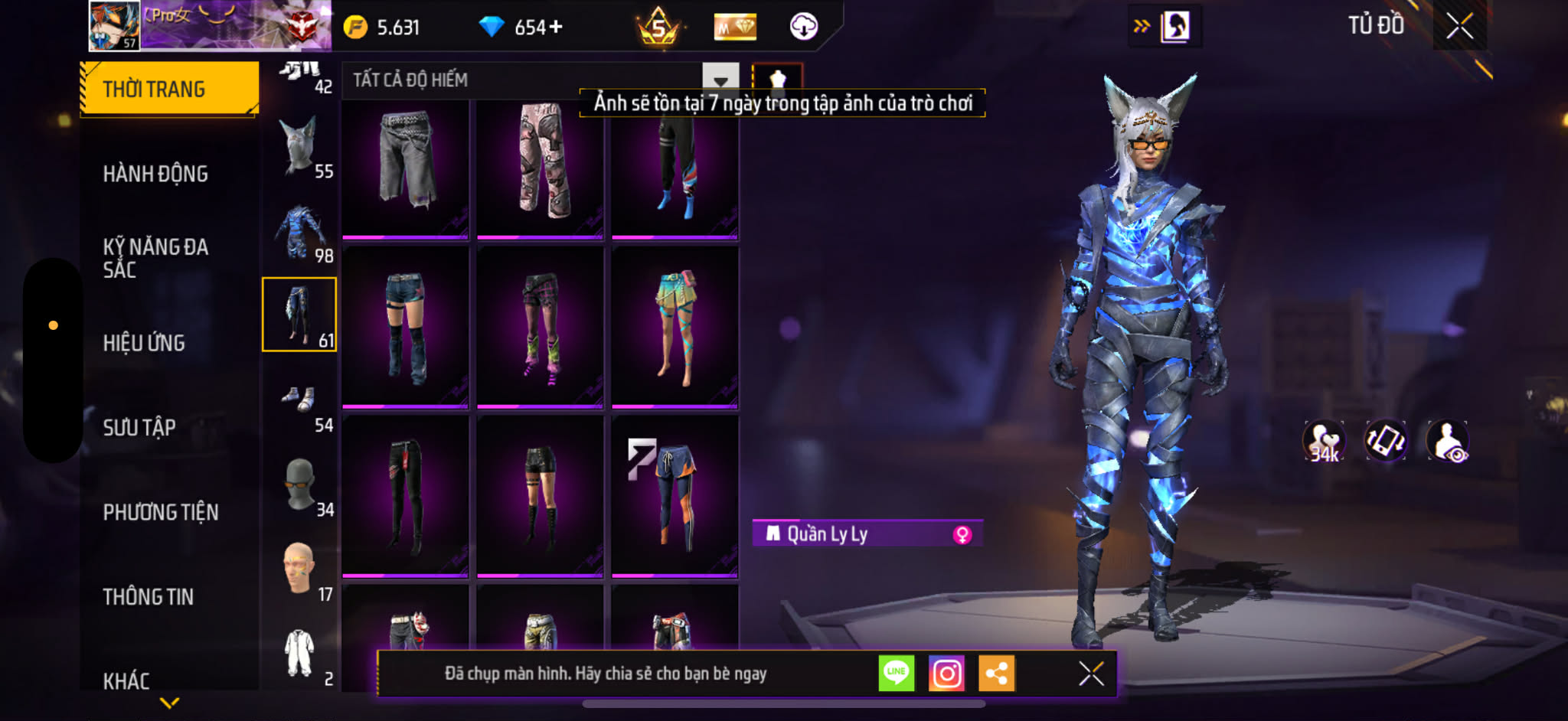Switch to the Hành Động tab
The height and width of the screenshot is (721, 1568).
tap(155, 175)
